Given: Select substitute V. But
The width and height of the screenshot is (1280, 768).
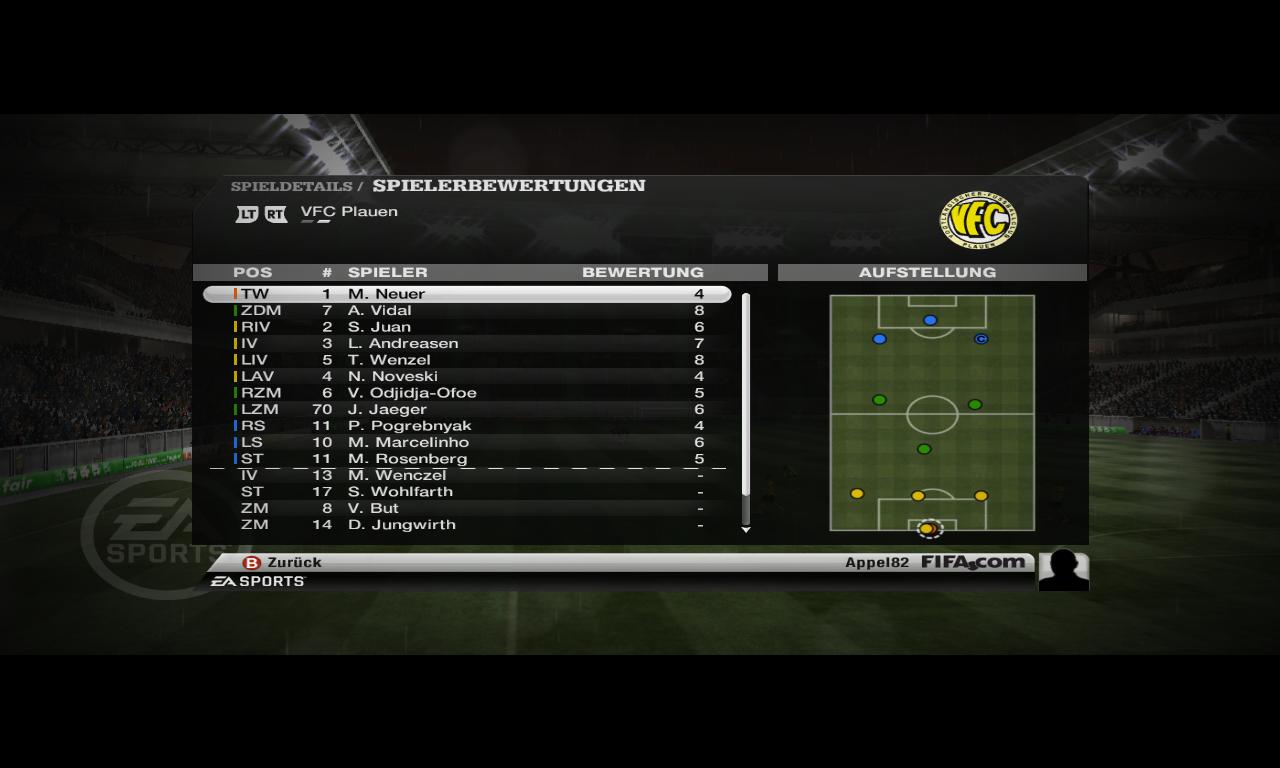Looking at the screenshot, I should (467, 508).
